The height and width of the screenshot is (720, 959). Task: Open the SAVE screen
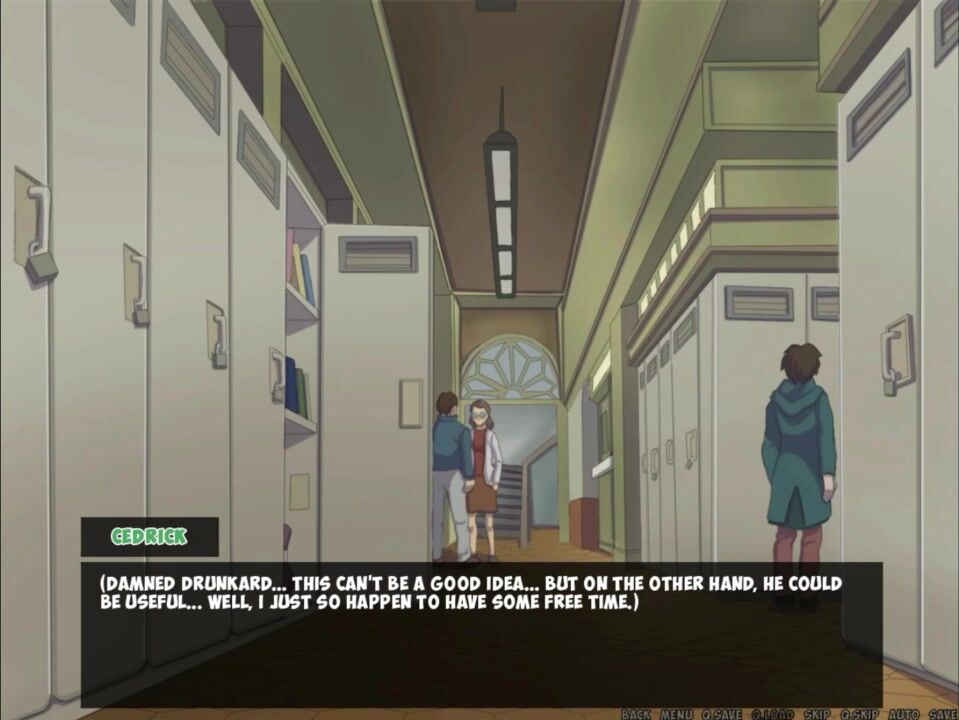[942, 713]
